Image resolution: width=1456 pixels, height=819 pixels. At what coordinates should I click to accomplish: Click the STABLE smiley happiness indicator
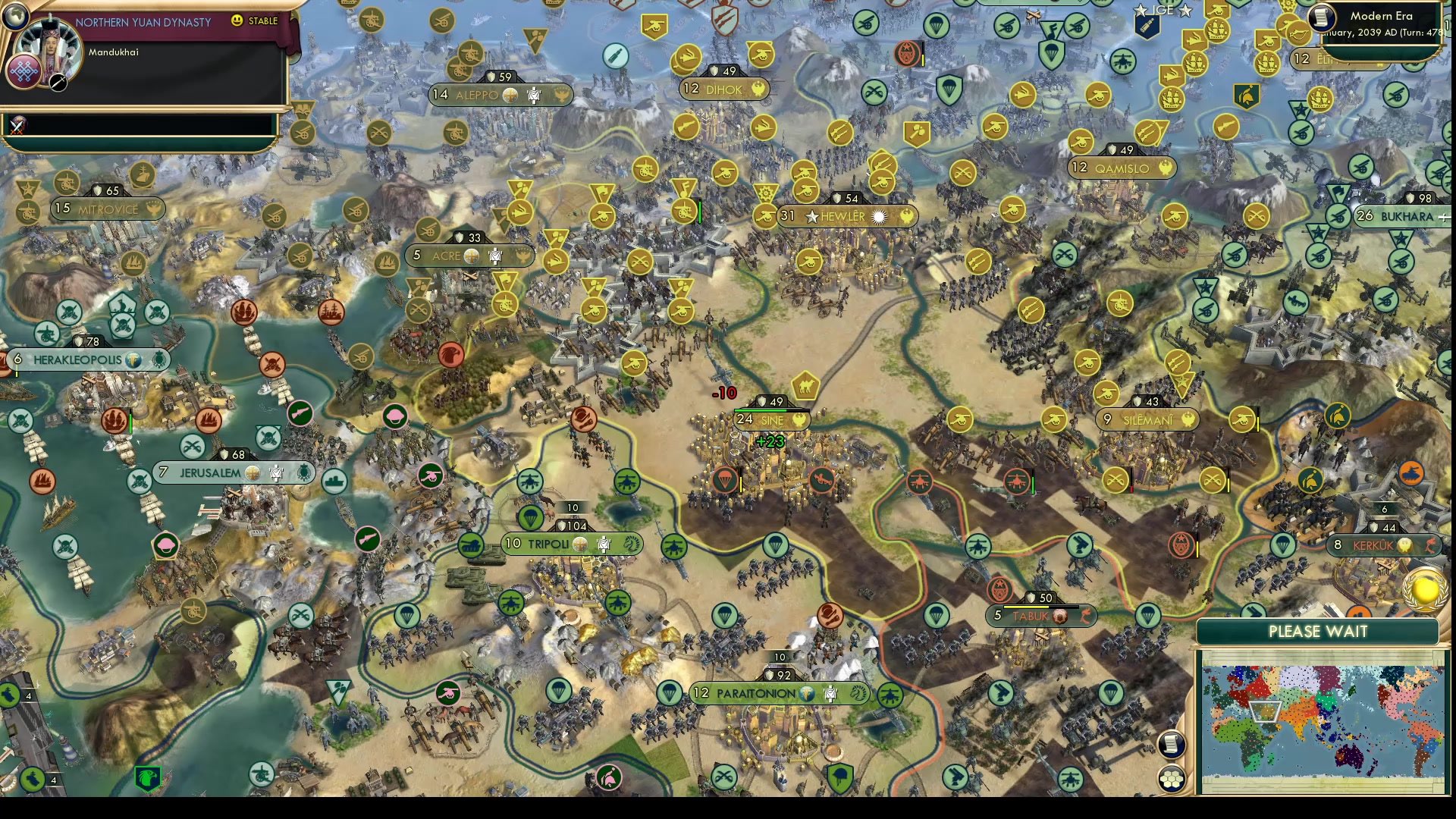click(x=237, y=20)
